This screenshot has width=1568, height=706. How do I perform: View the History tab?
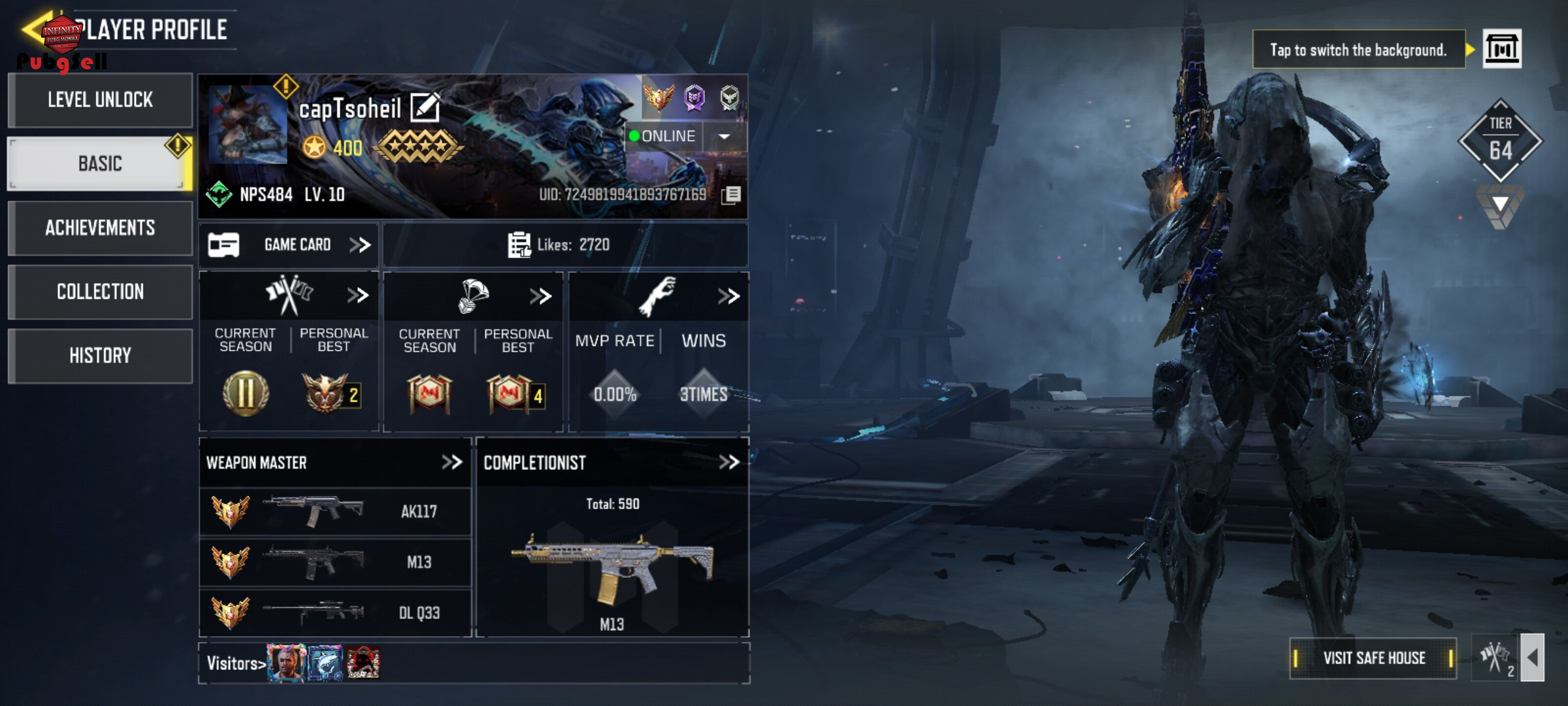click(100, 356)
